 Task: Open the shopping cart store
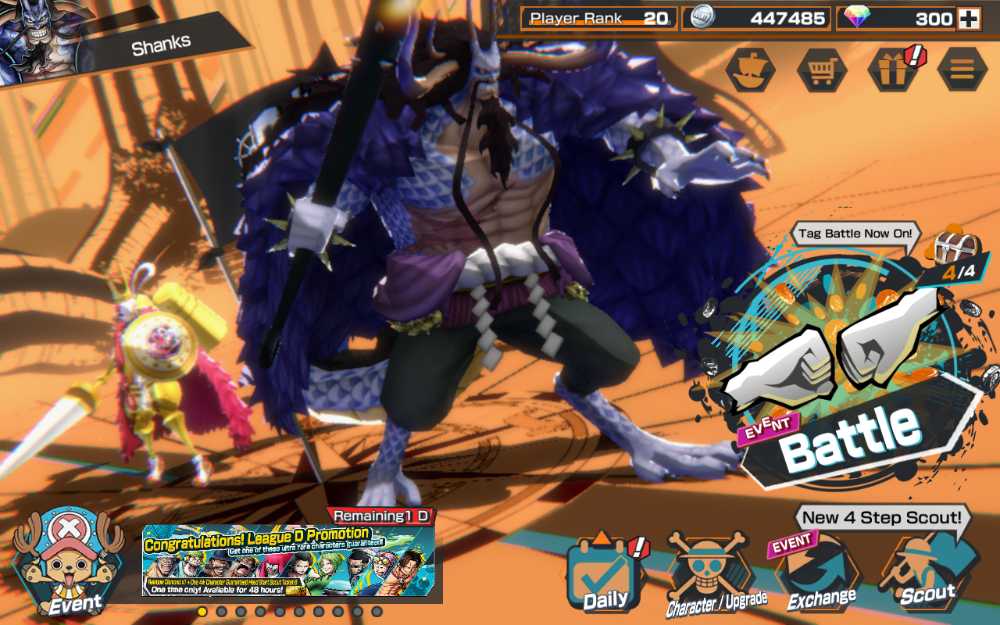(821, 70)
